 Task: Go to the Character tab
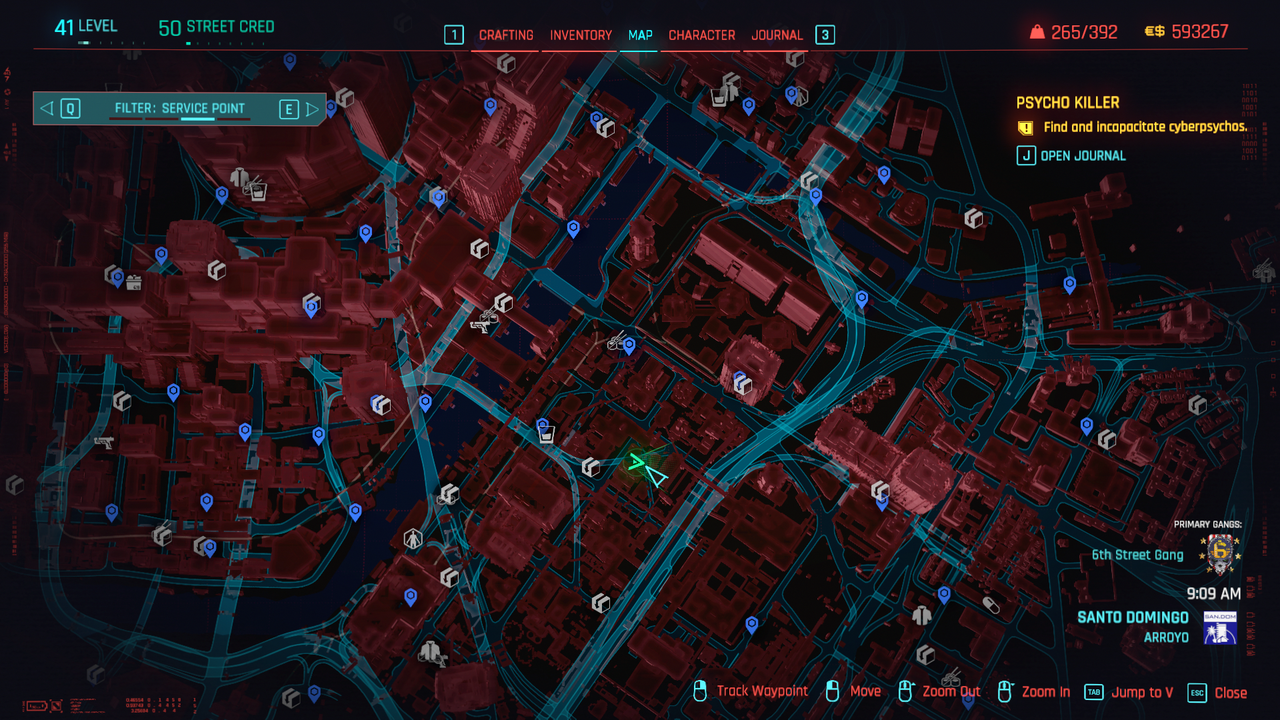click(702, 35)
